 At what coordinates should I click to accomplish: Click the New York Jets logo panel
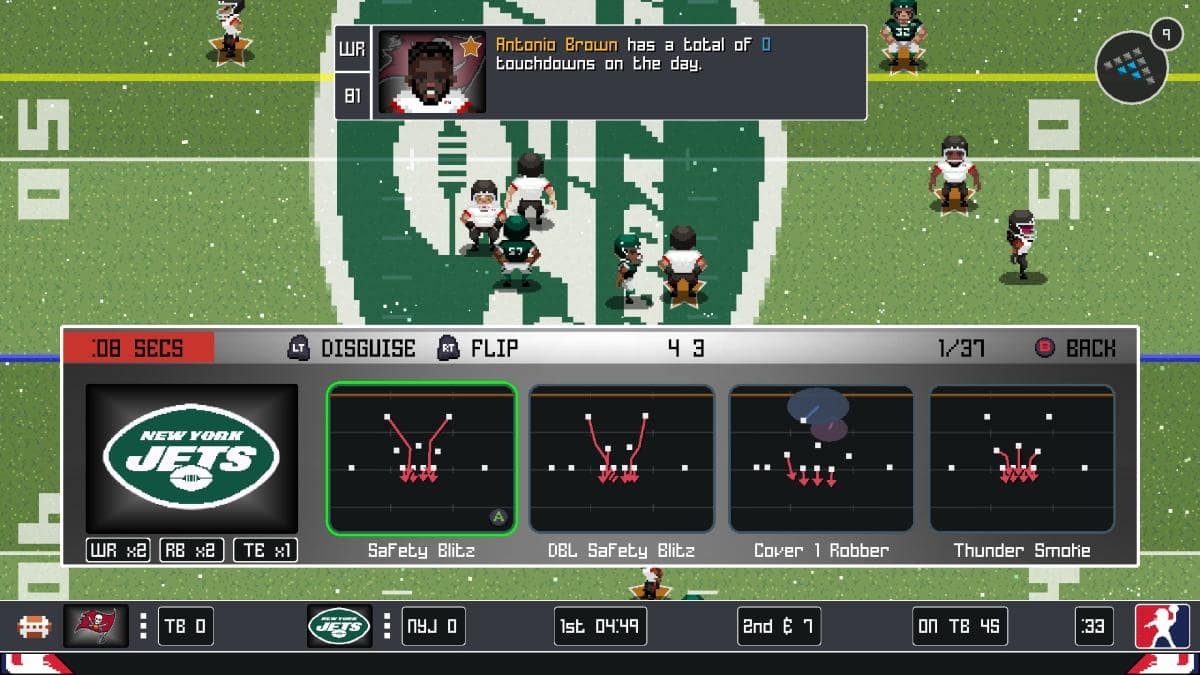[x=191, y=459]
